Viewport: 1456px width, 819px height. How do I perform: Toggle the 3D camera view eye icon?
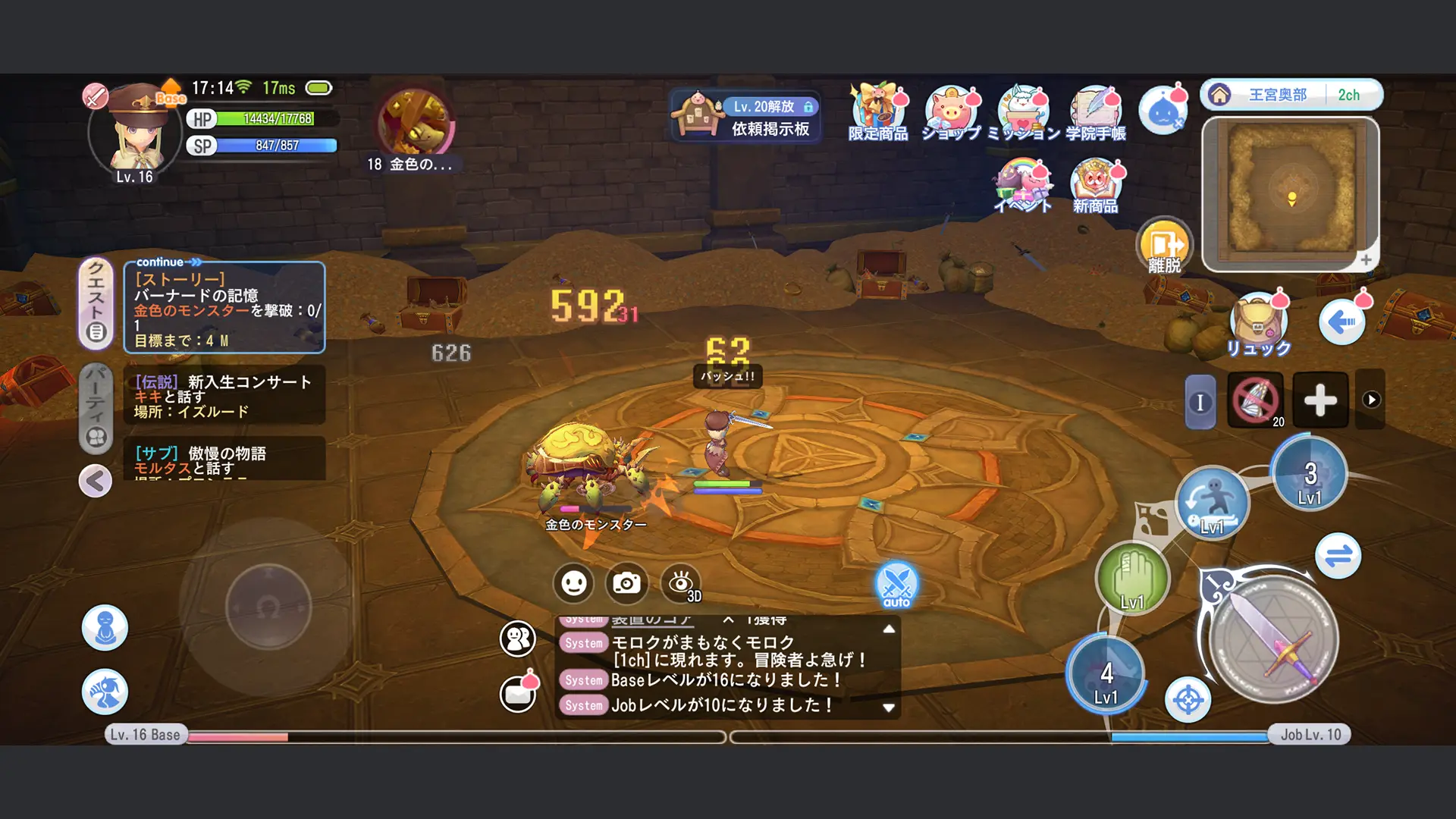(681, 582)
